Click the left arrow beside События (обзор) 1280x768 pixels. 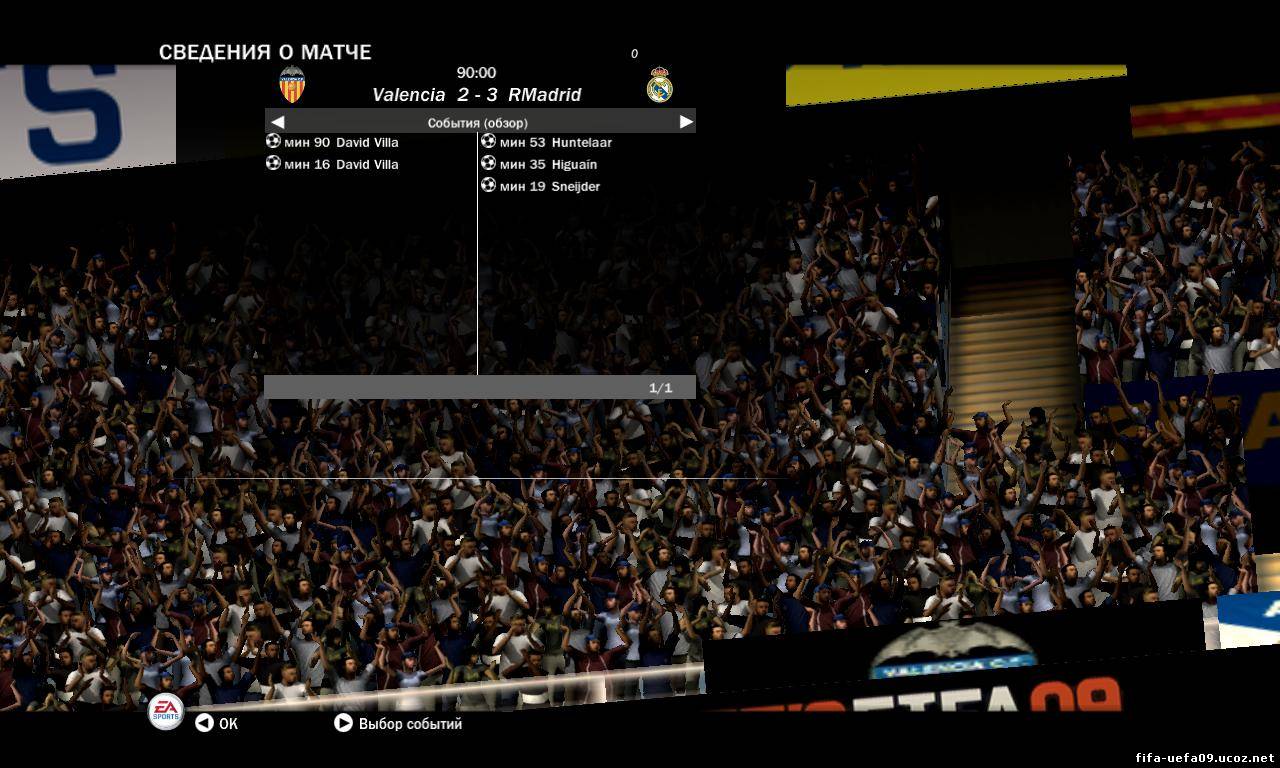278,122
